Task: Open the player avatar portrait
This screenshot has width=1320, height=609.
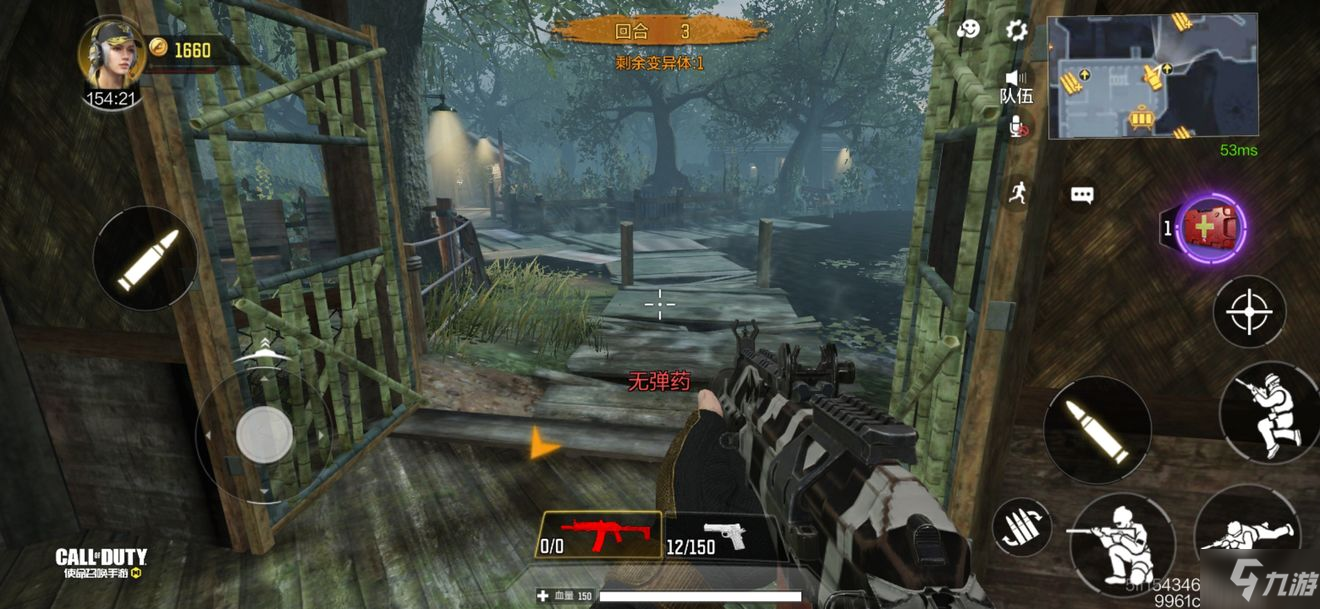Action: pos(111,53)
